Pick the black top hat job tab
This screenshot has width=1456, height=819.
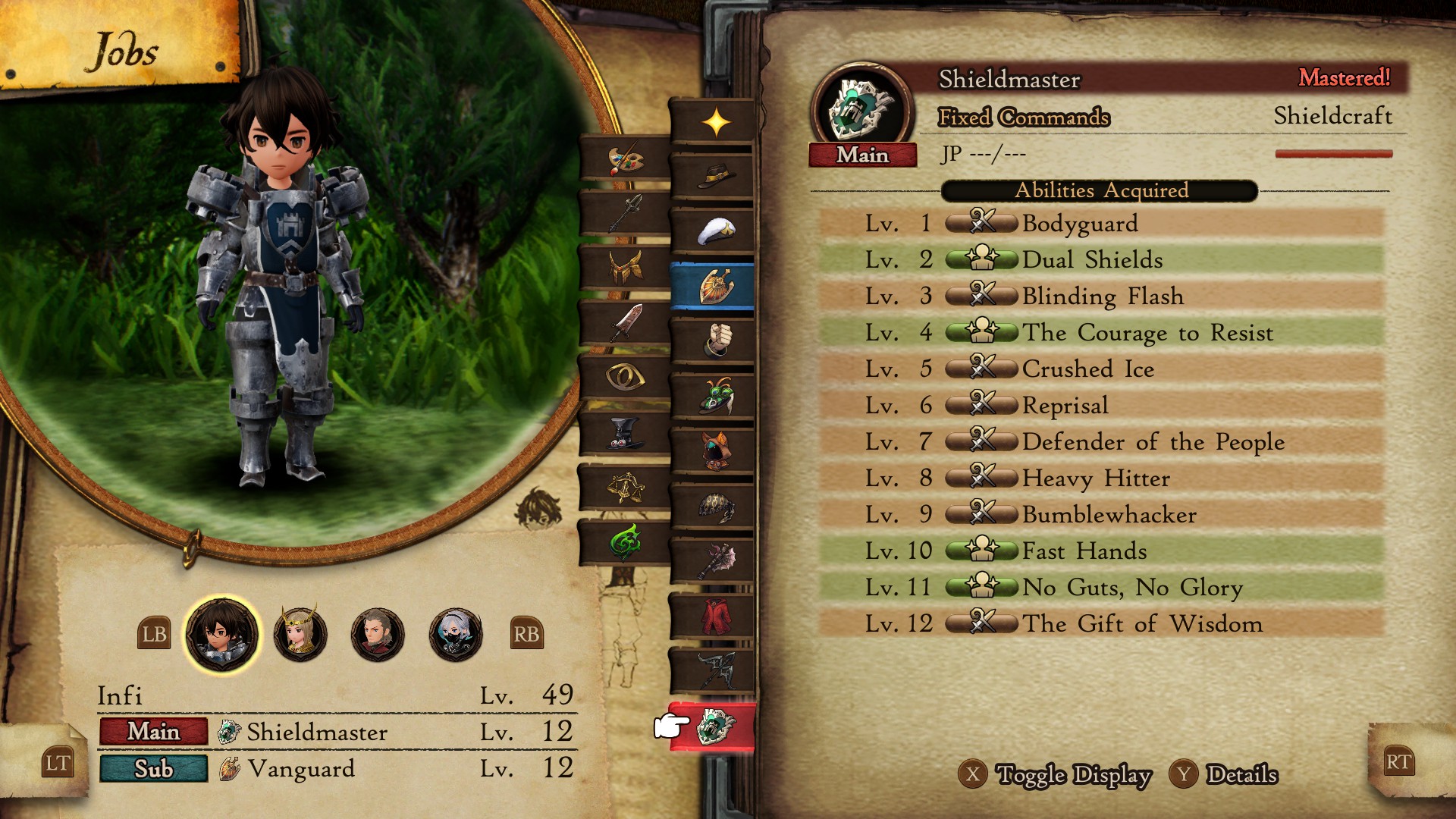coord(625,433)
